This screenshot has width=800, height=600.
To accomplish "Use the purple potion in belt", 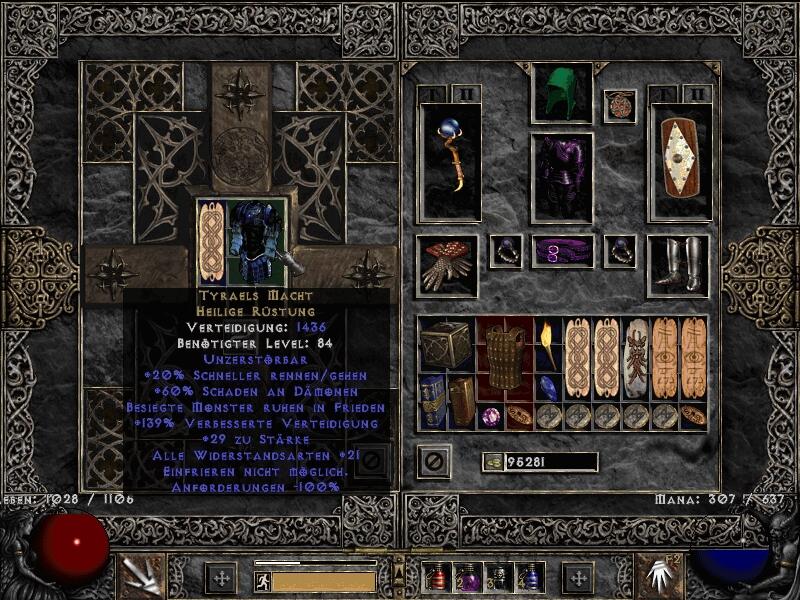I will [x=468, y=577].
